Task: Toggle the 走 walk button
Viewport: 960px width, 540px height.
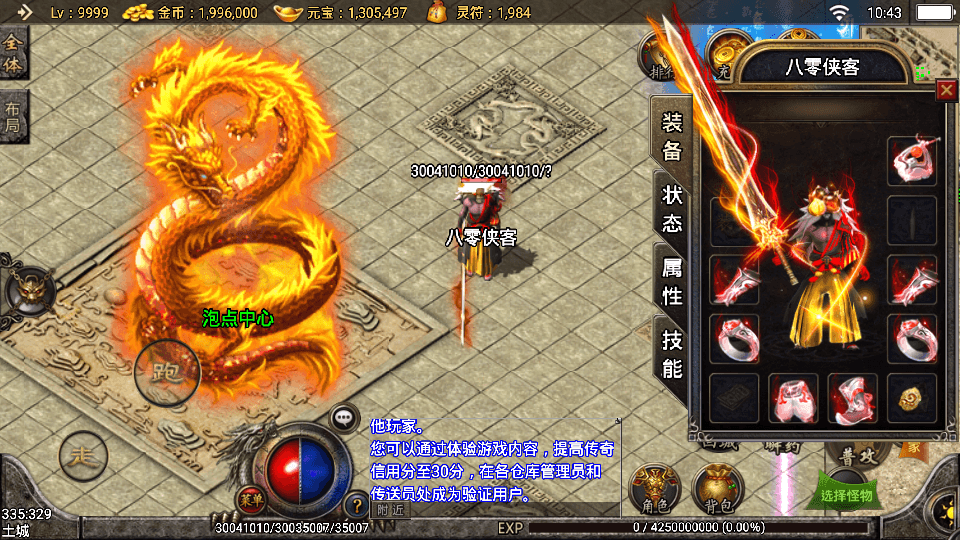Action: tap(83, 458)
